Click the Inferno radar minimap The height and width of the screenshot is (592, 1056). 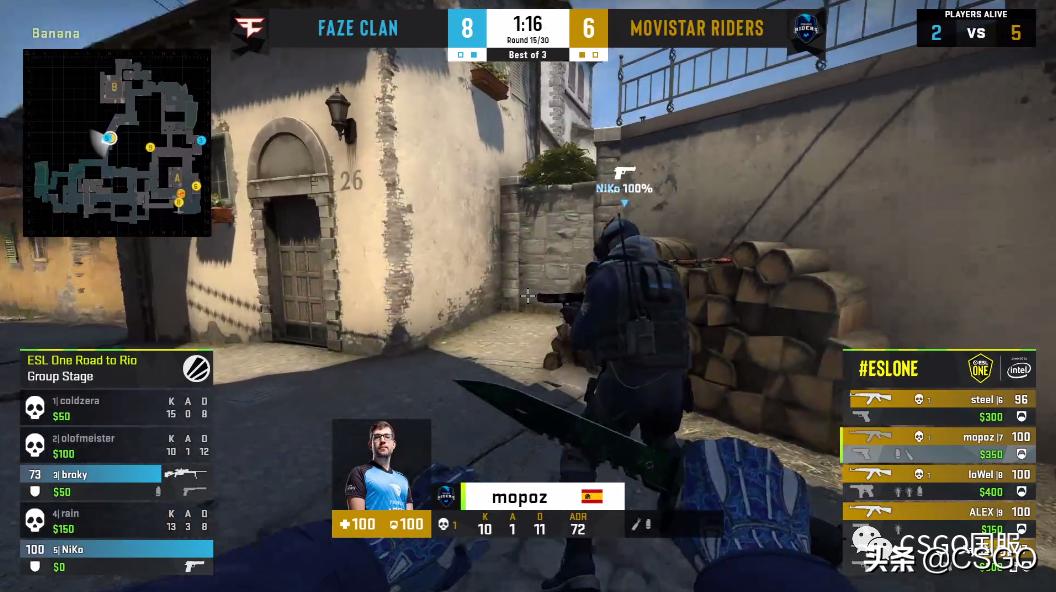click(117, 142)
